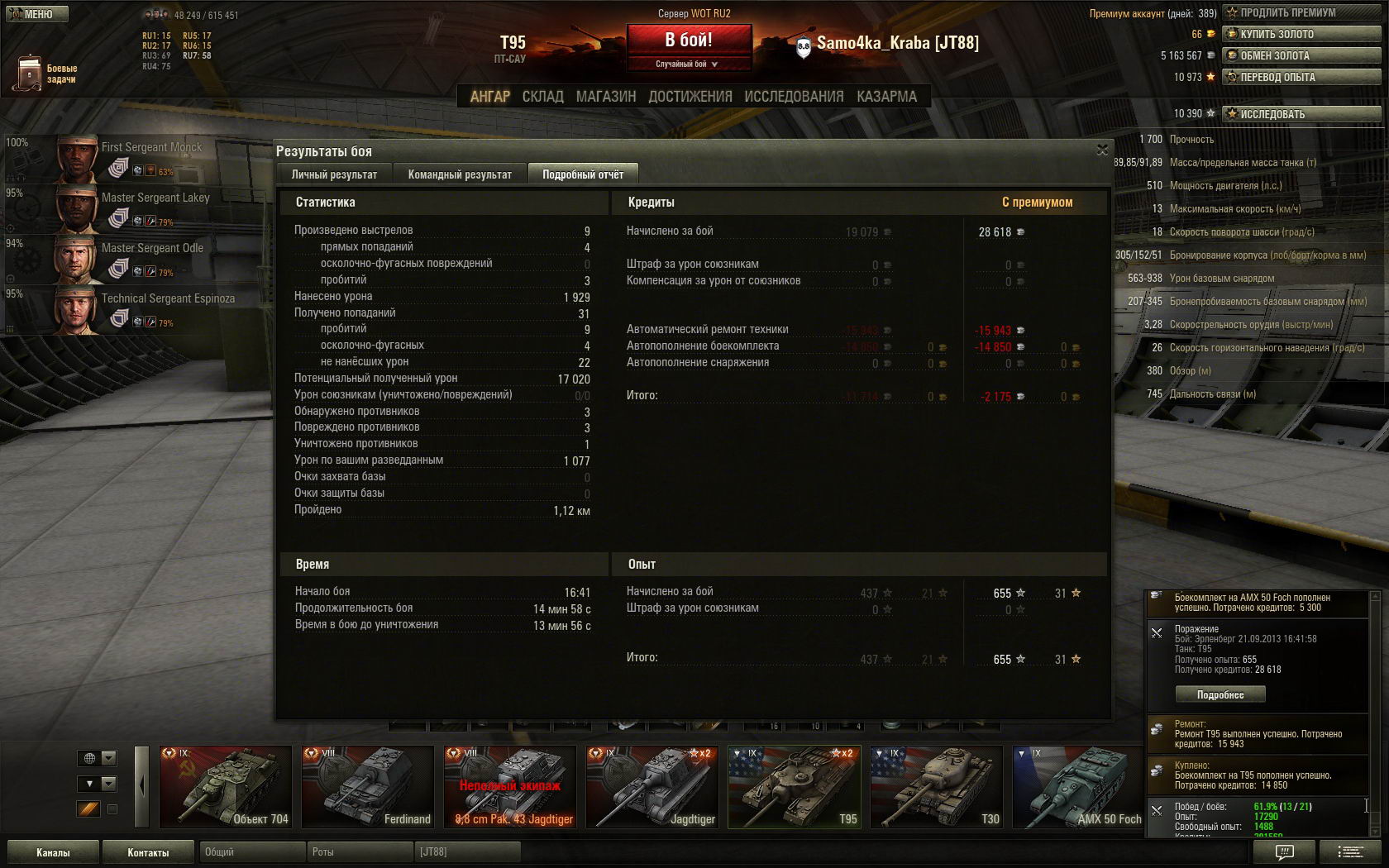Click the Купить золото button
Image resolution: width=1389 pixels, height=868 pixels.
coord(1302,34)
